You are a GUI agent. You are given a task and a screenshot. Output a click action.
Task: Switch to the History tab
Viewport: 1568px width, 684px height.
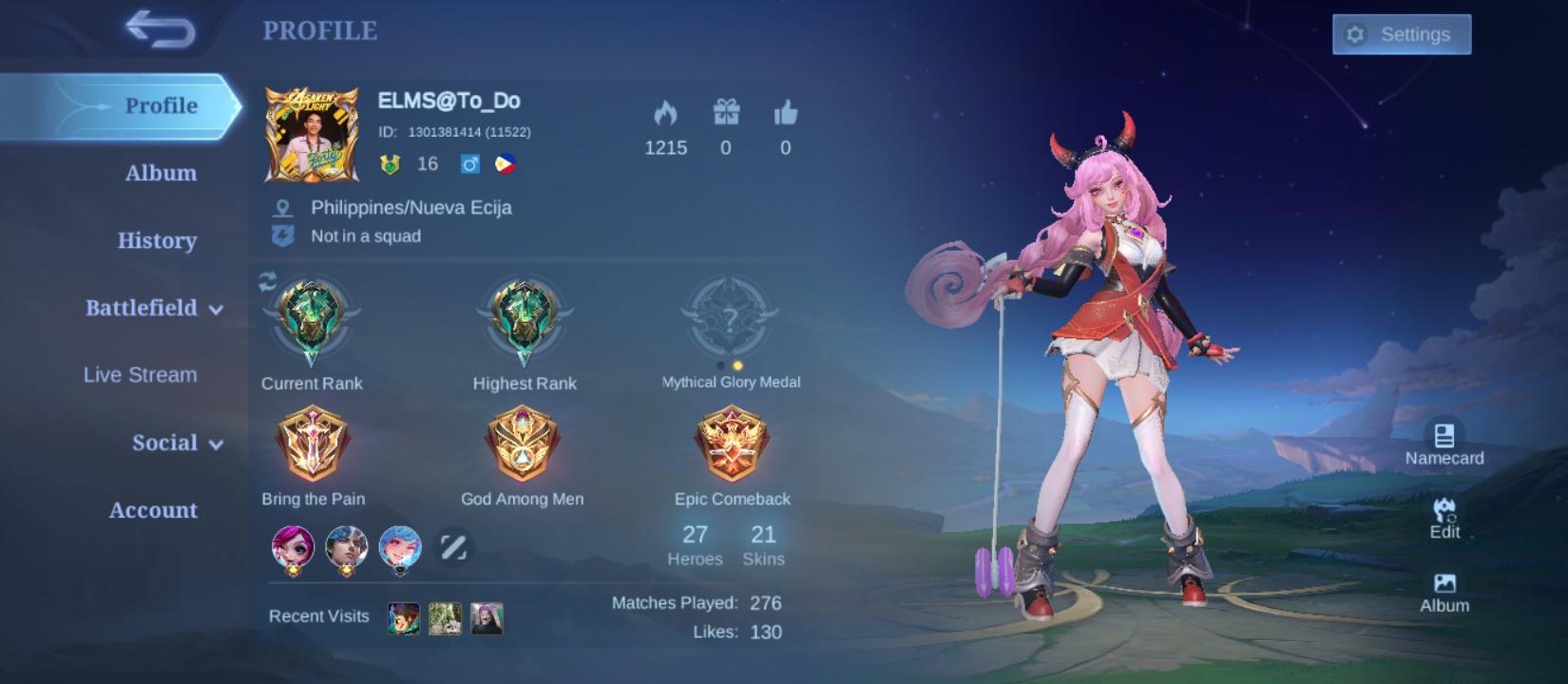156,240
